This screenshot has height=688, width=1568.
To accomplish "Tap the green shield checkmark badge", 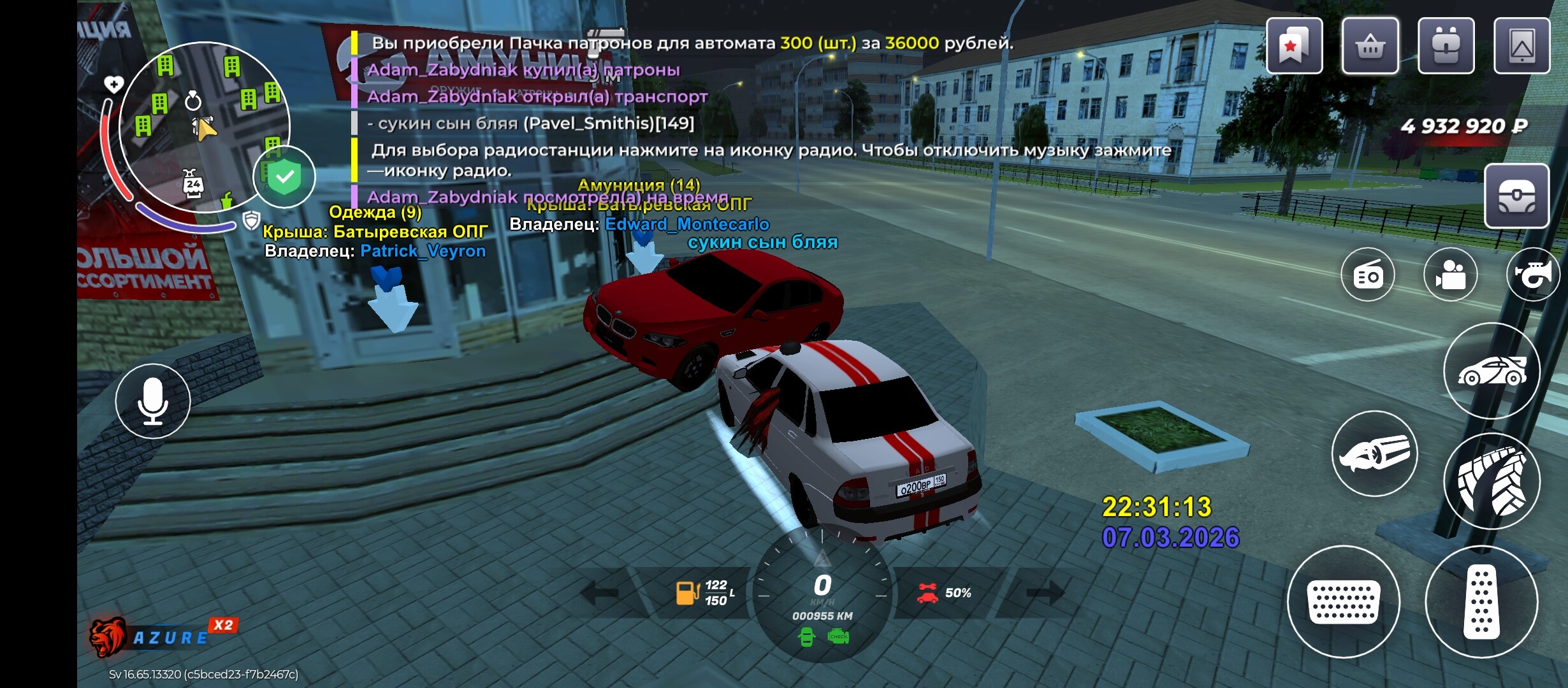I will (284, 176).
